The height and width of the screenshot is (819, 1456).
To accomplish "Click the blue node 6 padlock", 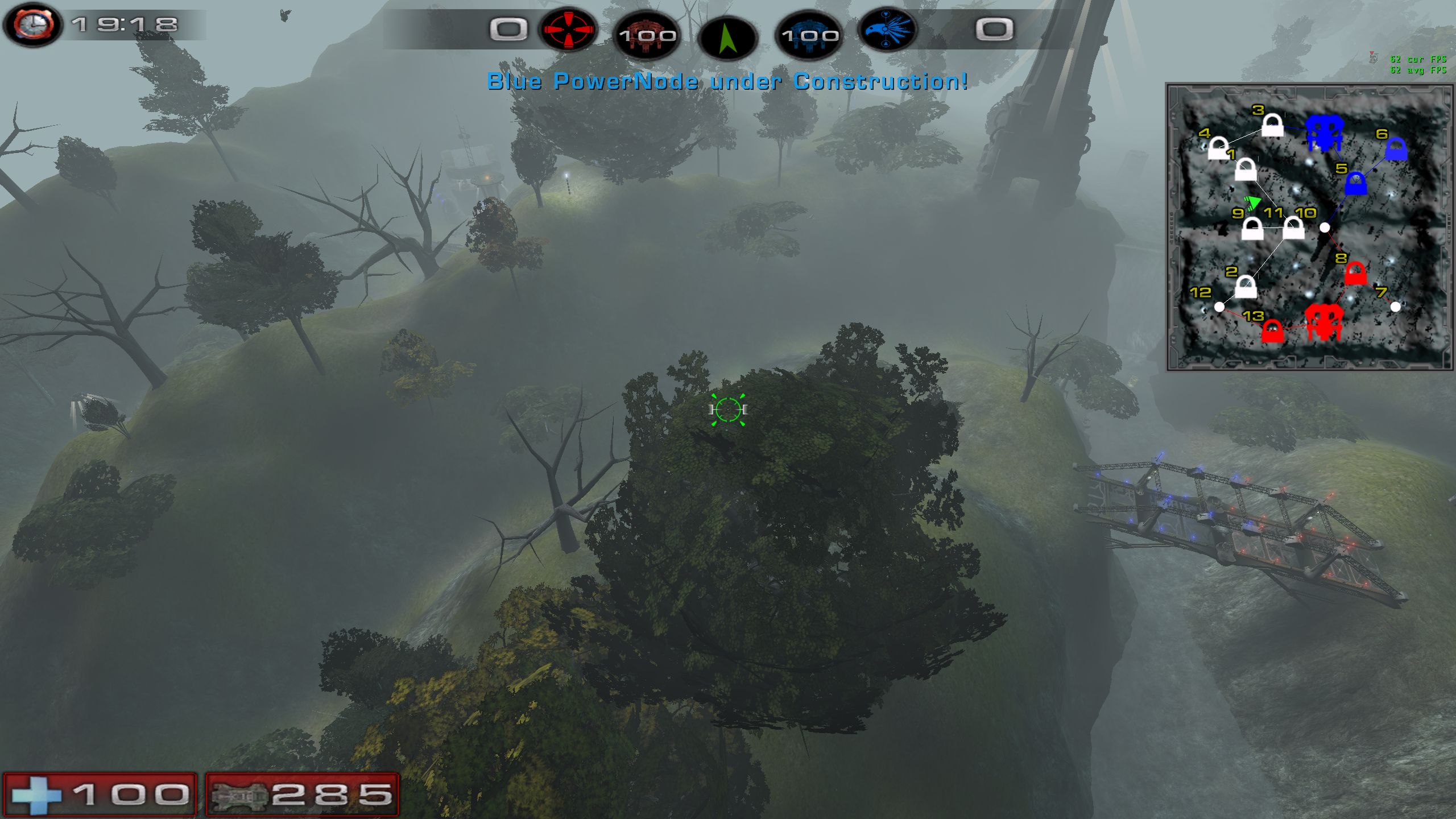I will point(1396,150).
